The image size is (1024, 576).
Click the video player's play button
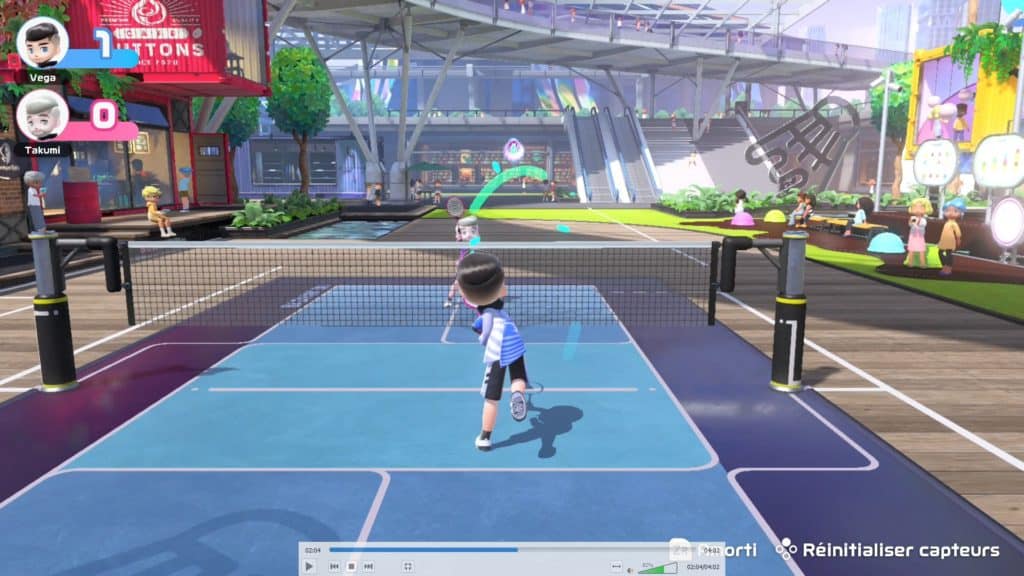(309, 567)
